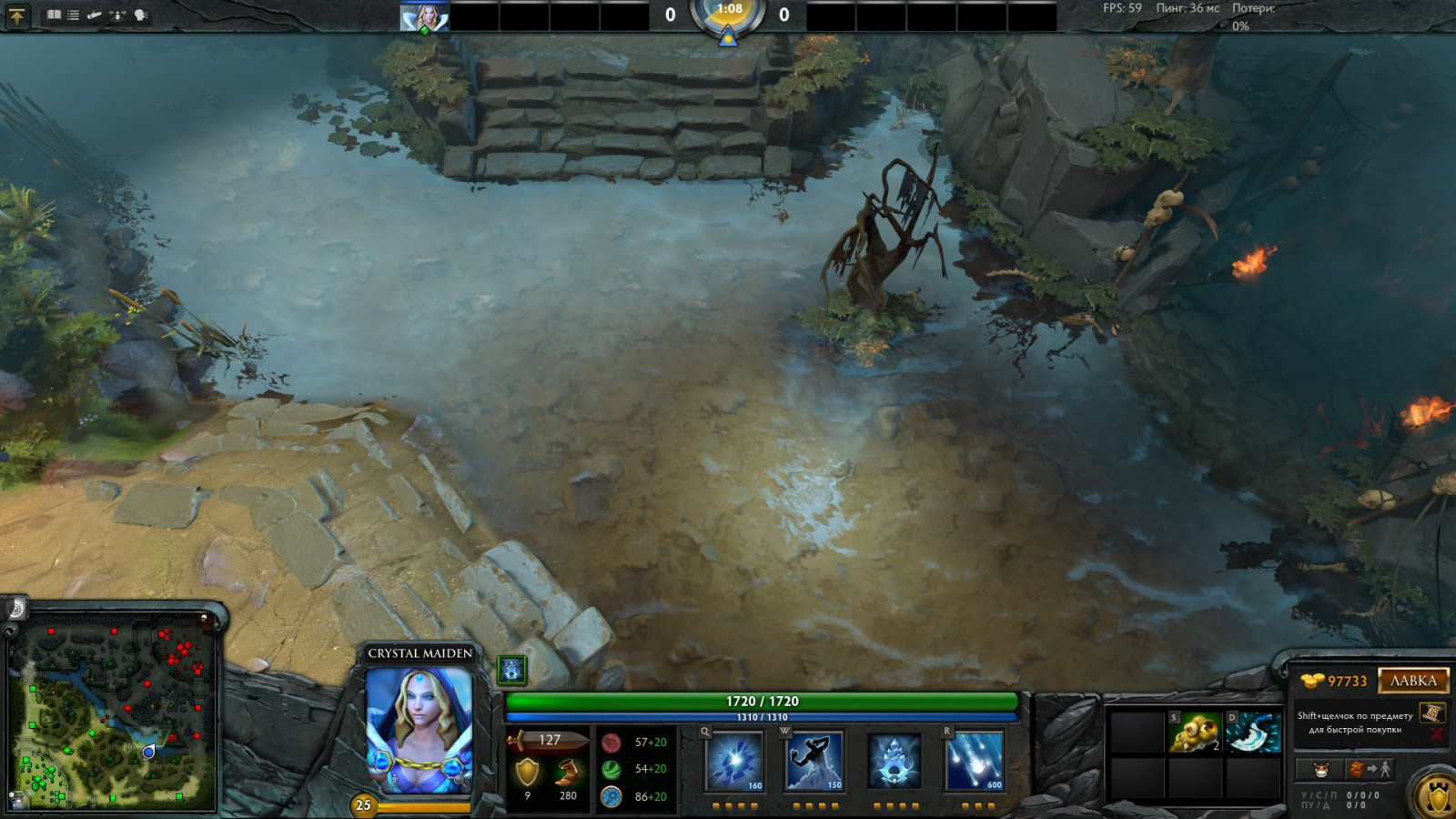
Task: Activate the Frostbite ability
Action: point(814,761)
